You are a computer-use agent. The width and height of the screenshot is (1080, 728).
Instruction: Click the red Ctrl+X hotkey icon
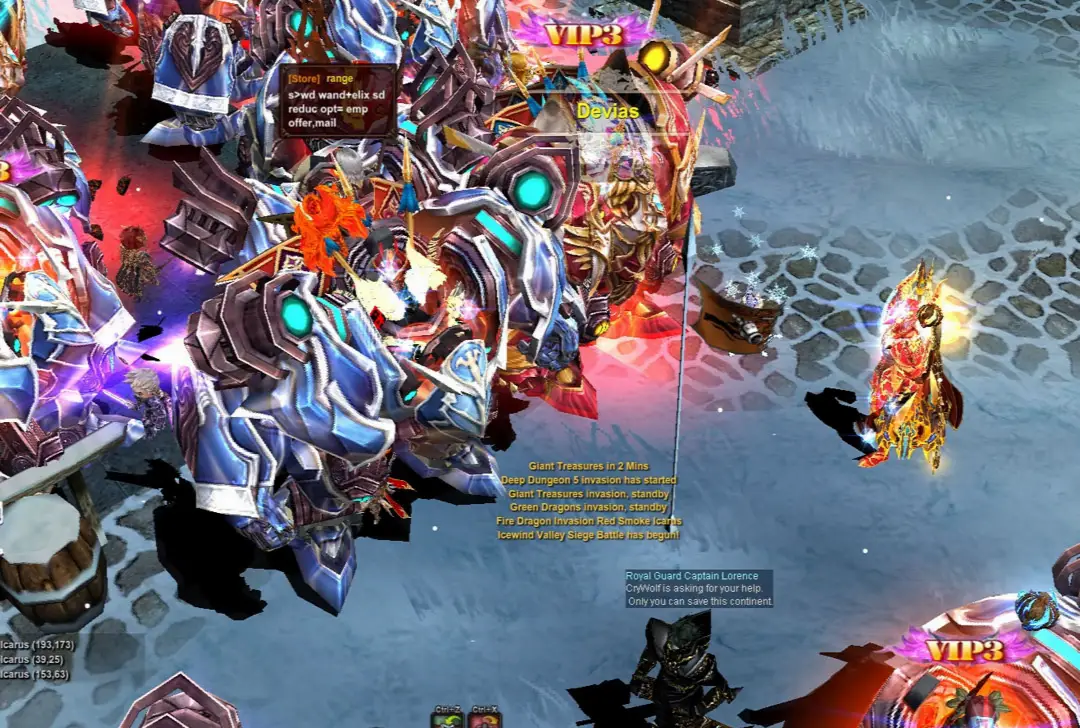[485, 719]
